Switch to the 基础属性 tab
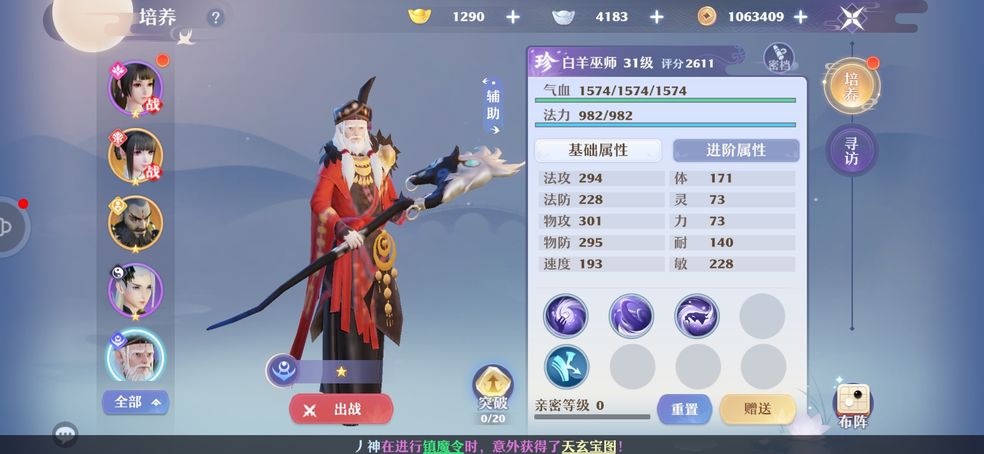Image resolution: width=984 pixels, height=454 pixels. click(x=598, y=150)
